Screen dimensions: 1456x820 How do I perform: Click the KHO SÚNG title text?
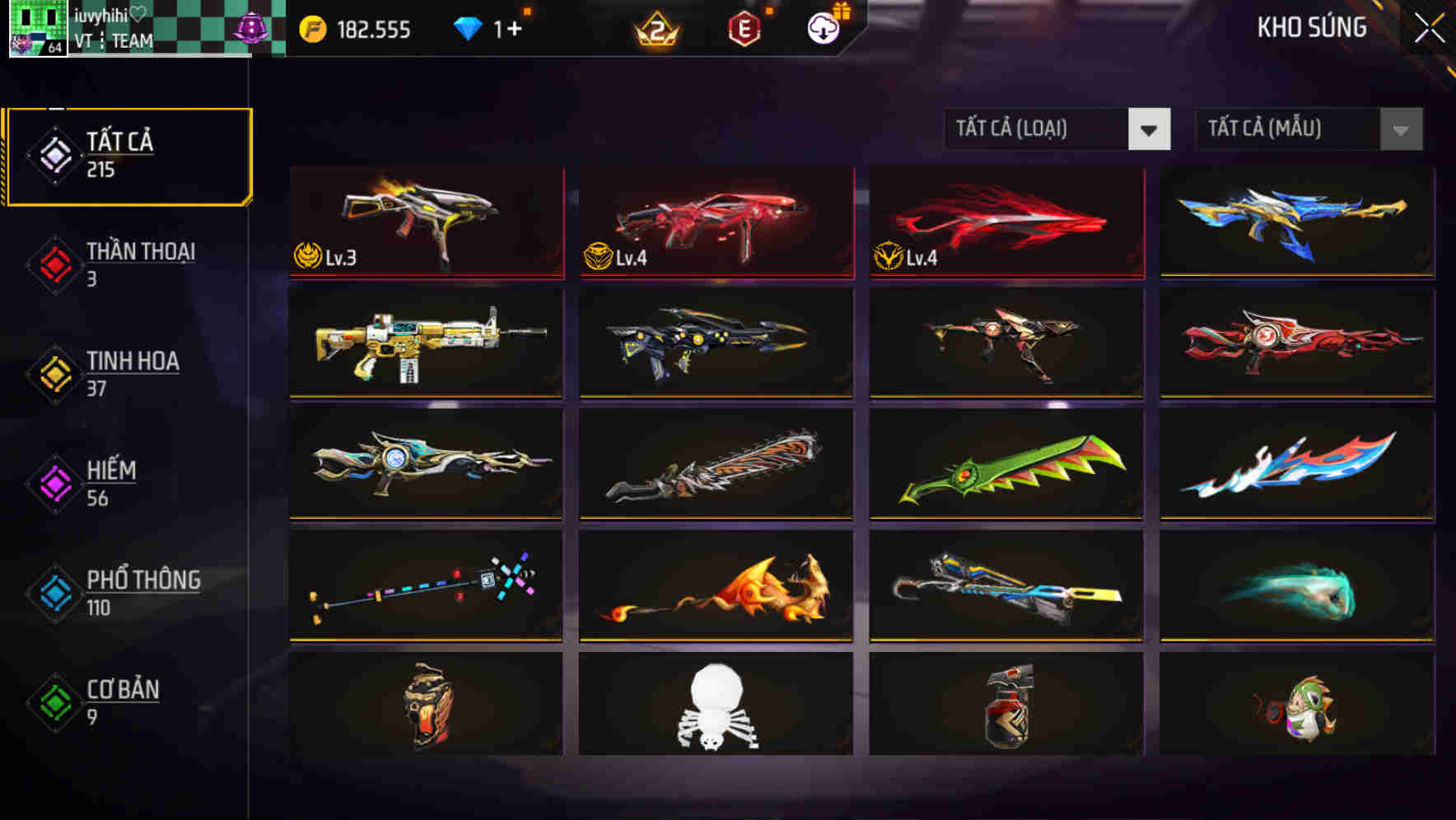1311,27
